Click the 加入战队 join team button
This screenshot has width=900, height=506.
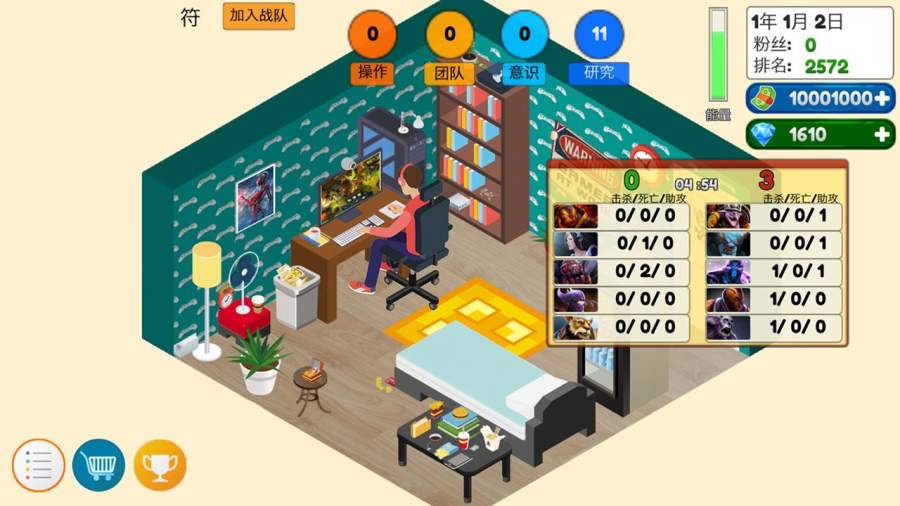(x=258, y=16)
